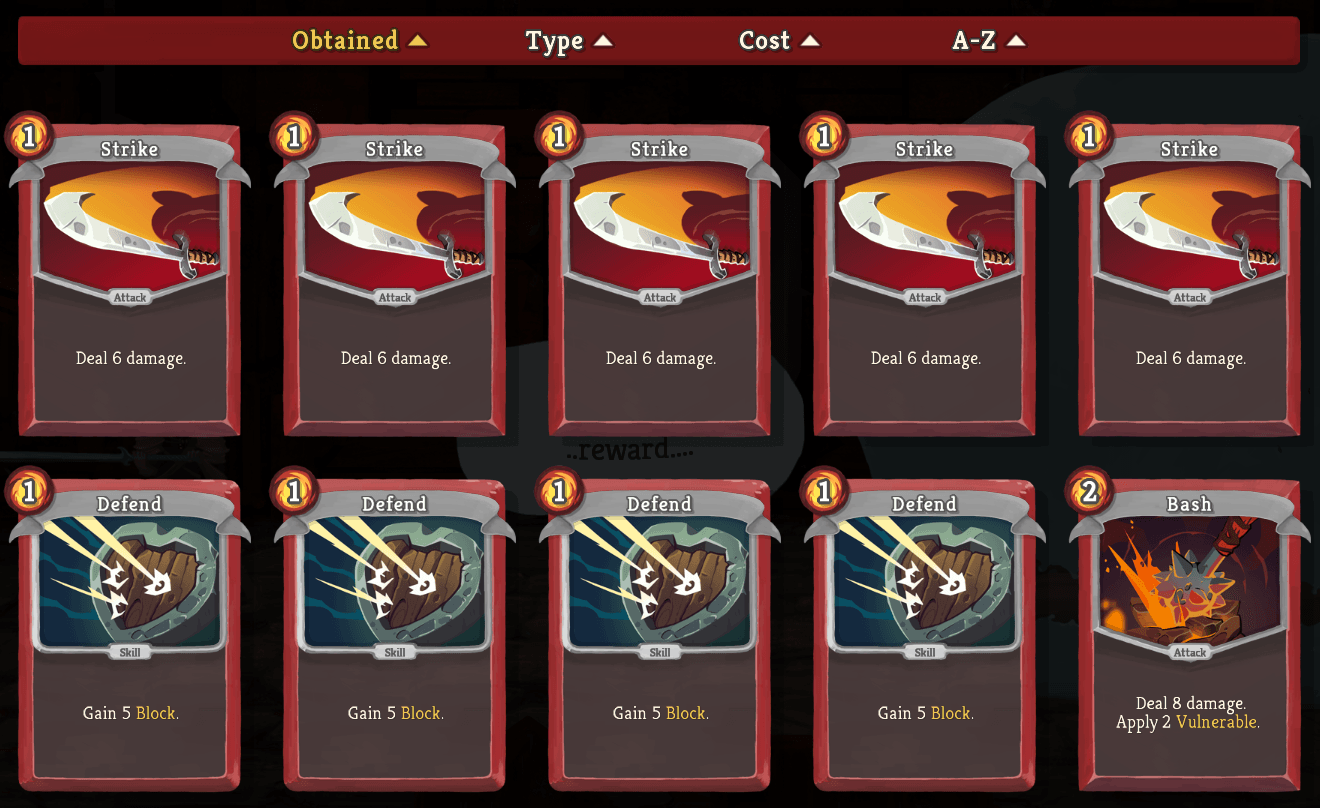
Task: Toggle the Cost sort direction
Action: pos(808,41)
